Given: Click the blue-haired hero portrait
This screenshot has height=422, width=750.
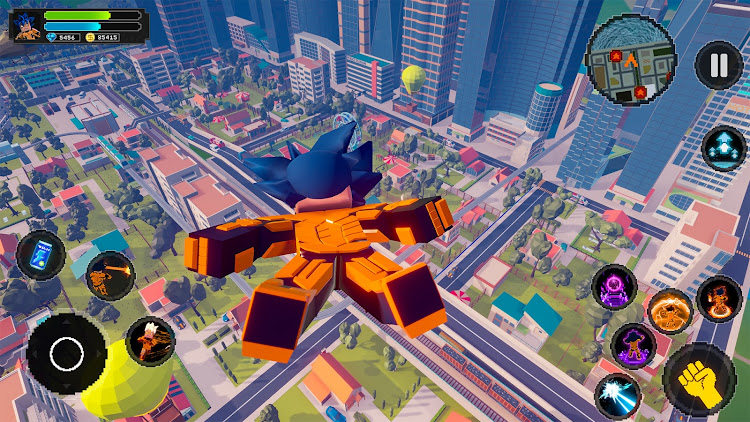Looking at the screenshot, I should [25, 26].
